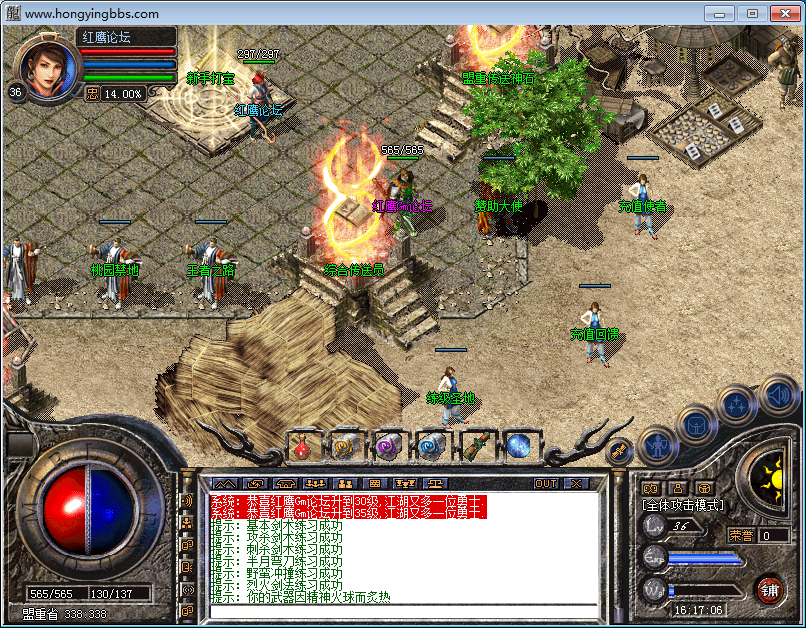Select the purple swirl scroll belt slot

pos(388,446)
